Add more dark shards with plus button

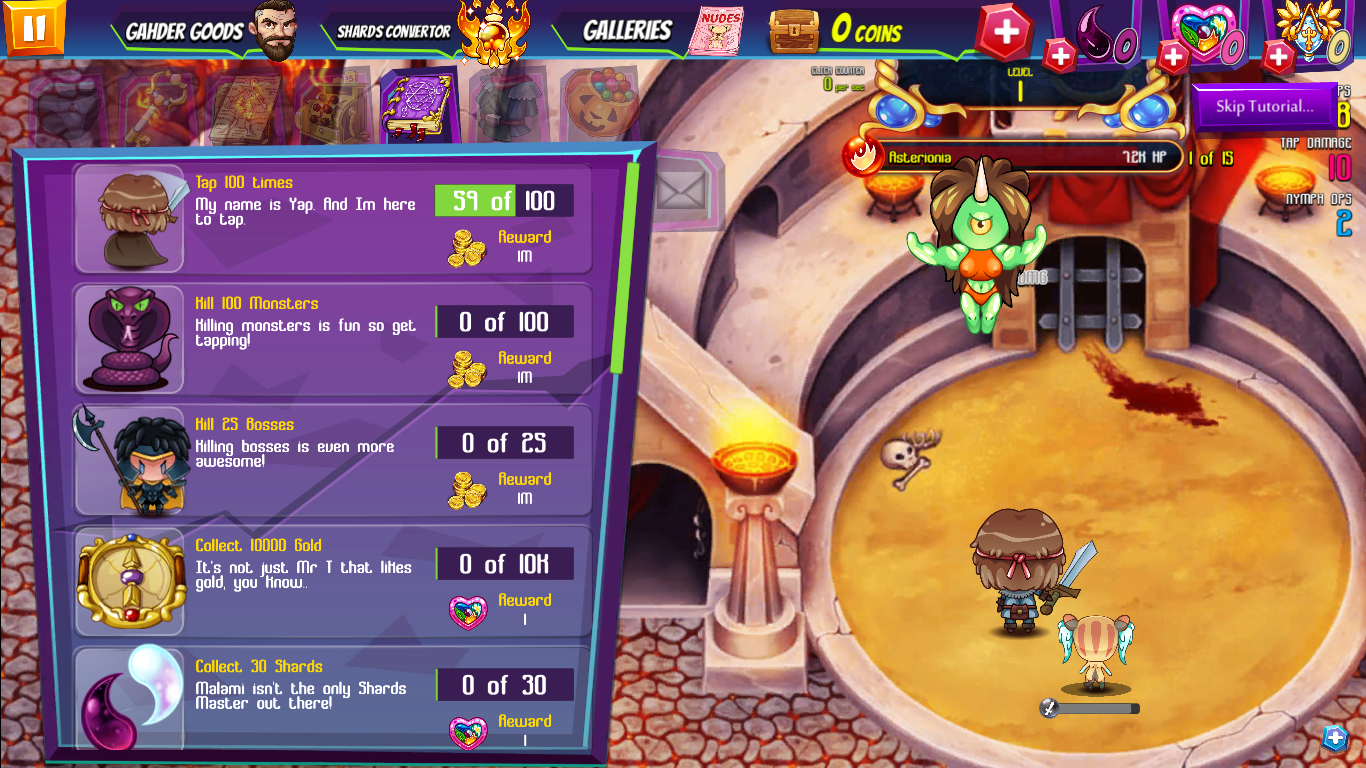pyautogui.click(x=1060, y=55)
